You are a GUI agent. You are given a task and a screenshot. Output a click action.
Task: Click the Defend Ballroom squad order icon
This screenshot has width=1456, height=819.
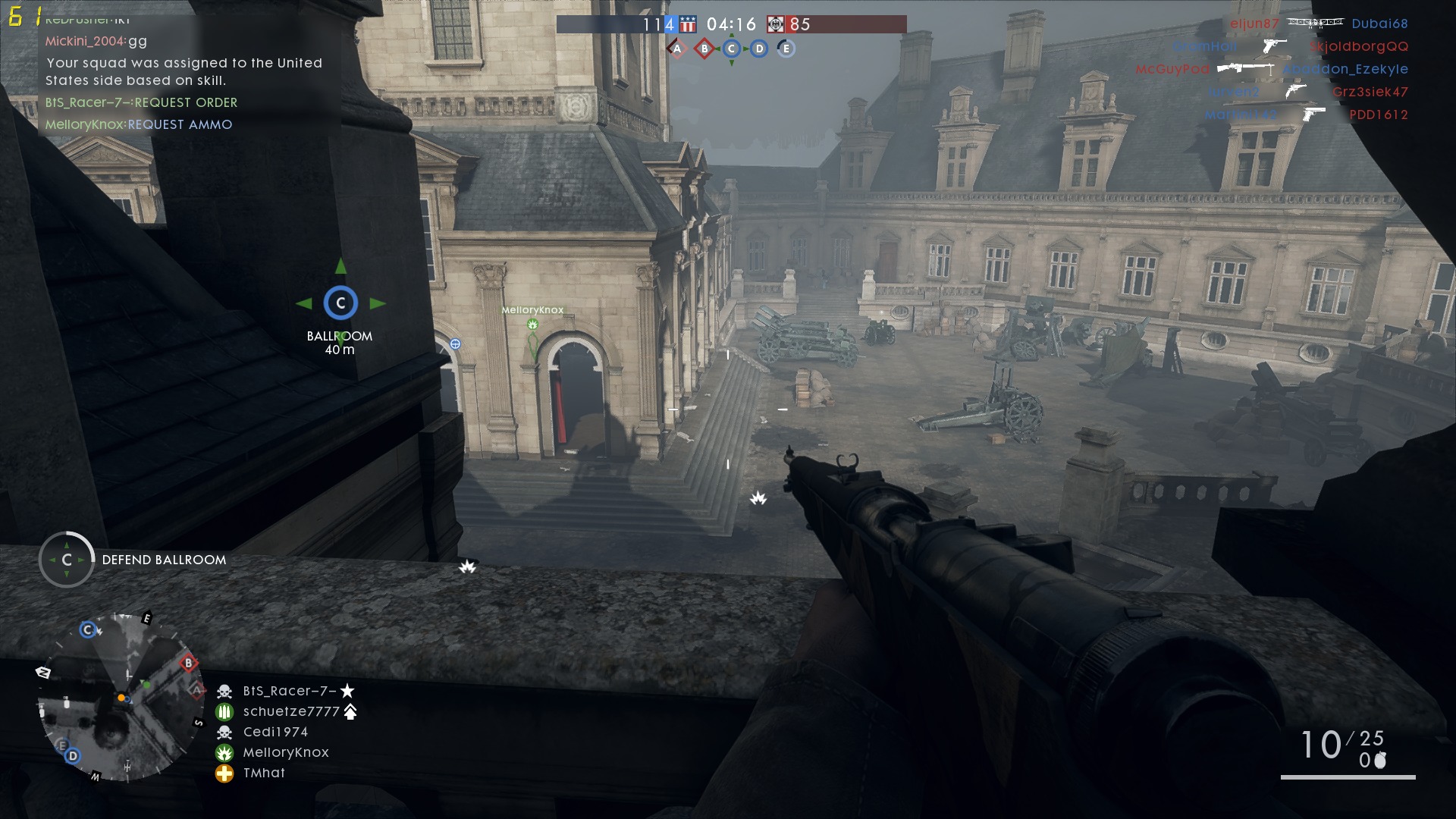coord(67,560)
